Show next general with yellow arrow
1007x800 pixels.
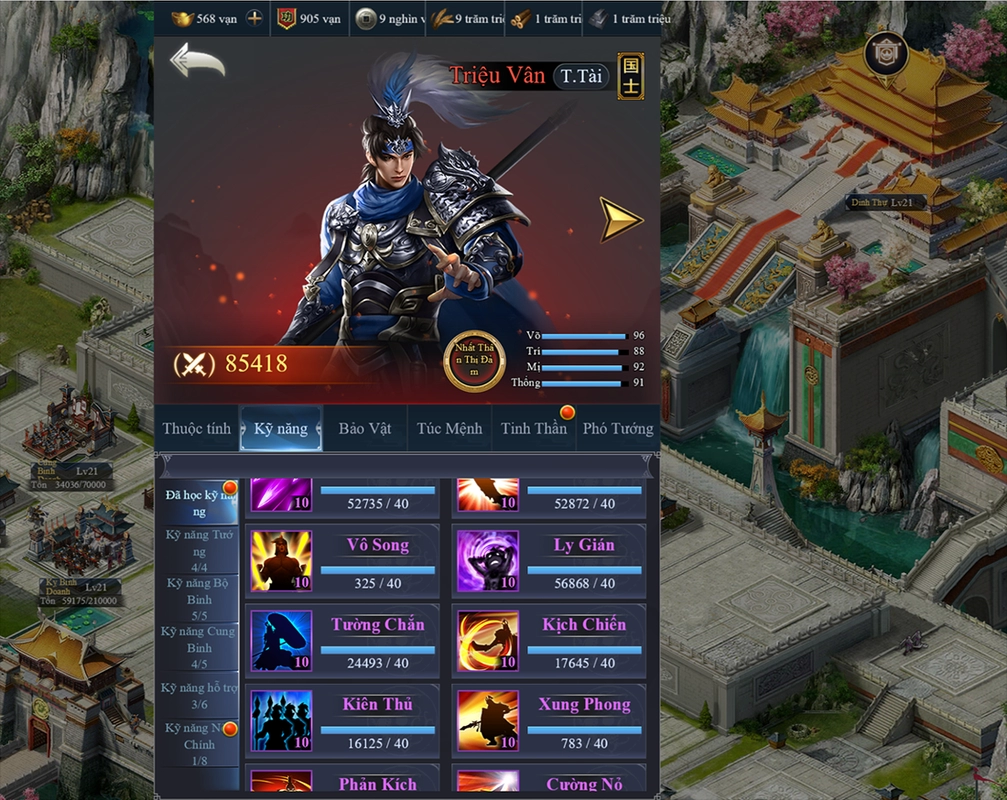[620, 219]
